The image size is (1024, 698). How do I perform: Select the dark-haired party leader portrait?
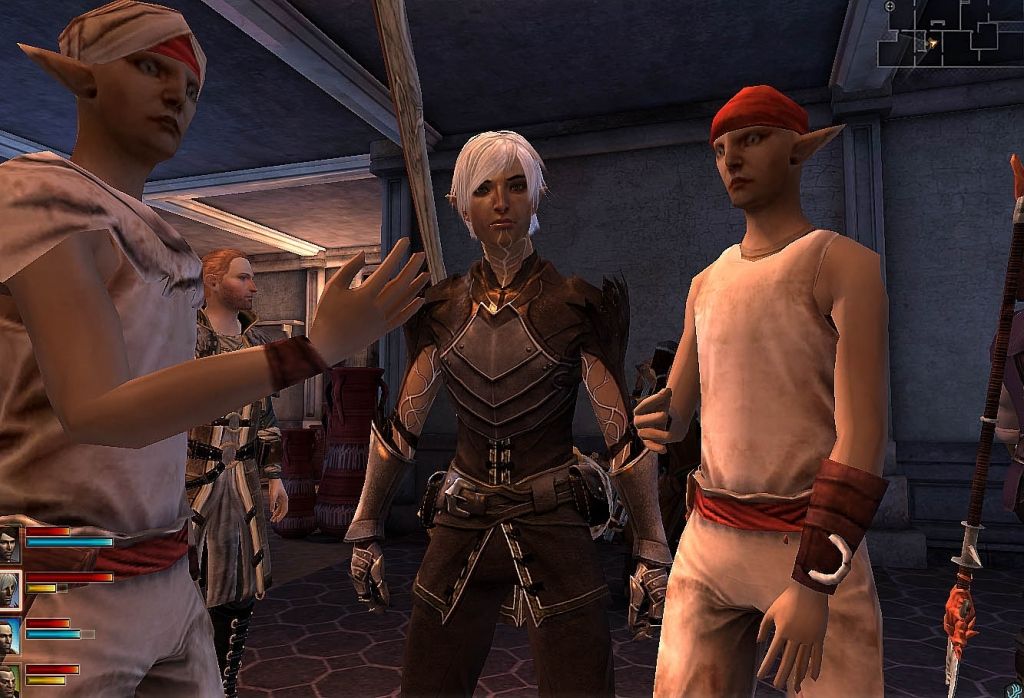point(10,543)
